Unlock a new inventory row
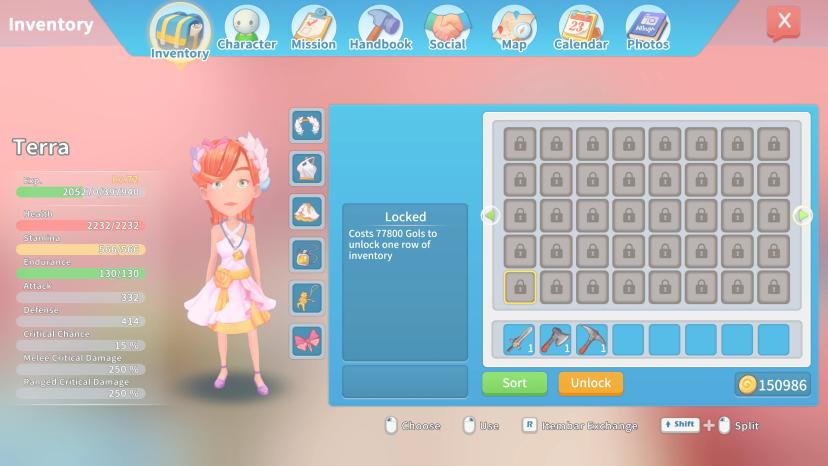828x466 pixels. coord(590,383)
